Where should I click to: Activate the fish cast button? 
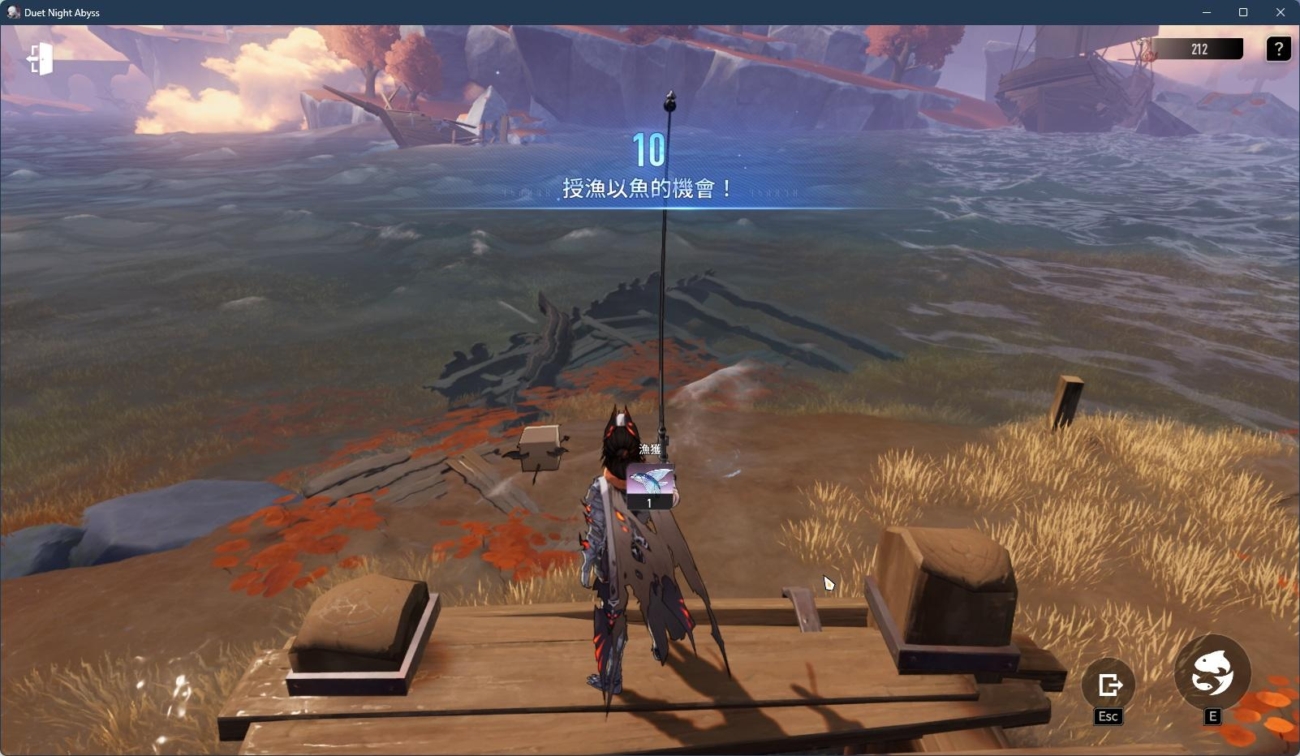tap(1212, 673)
